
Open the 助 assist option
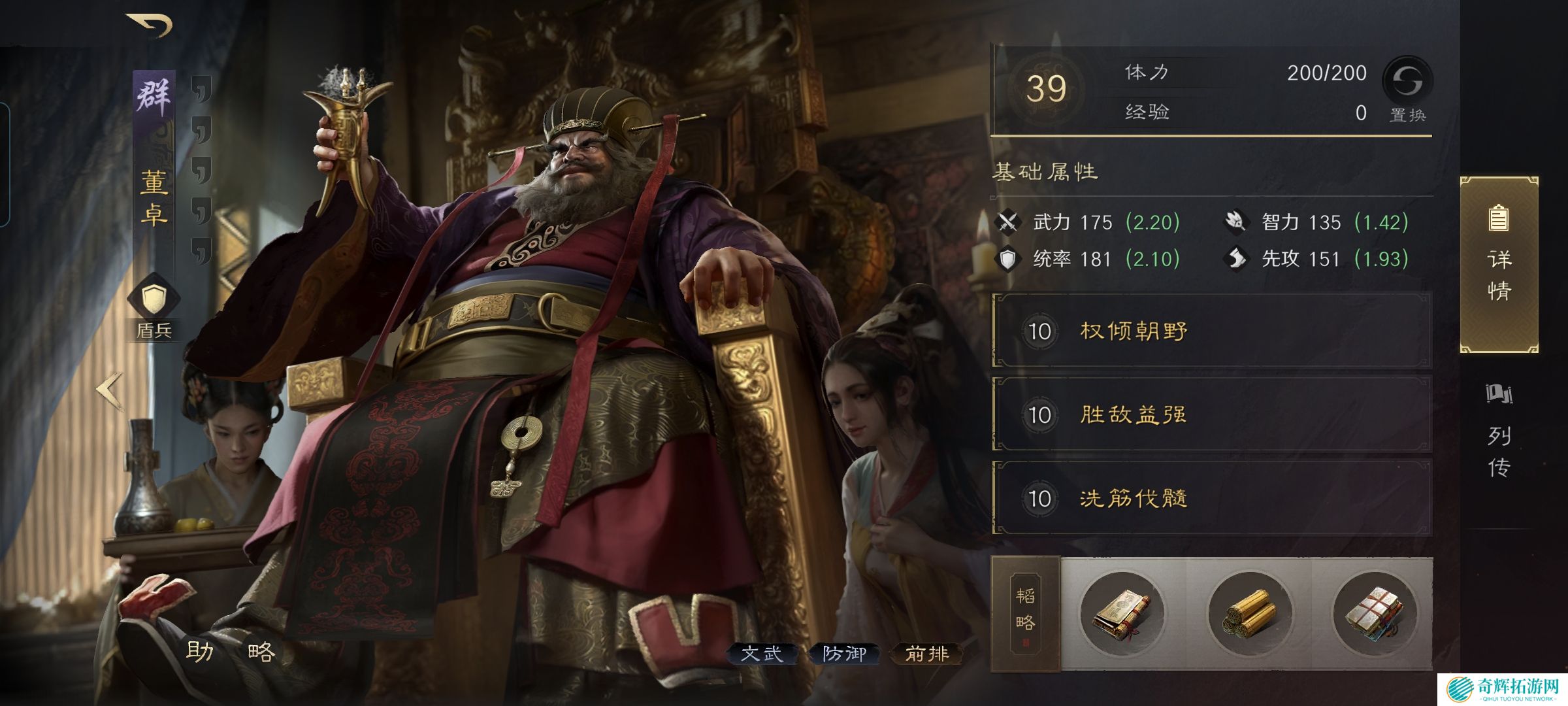(x=199, y=651)
